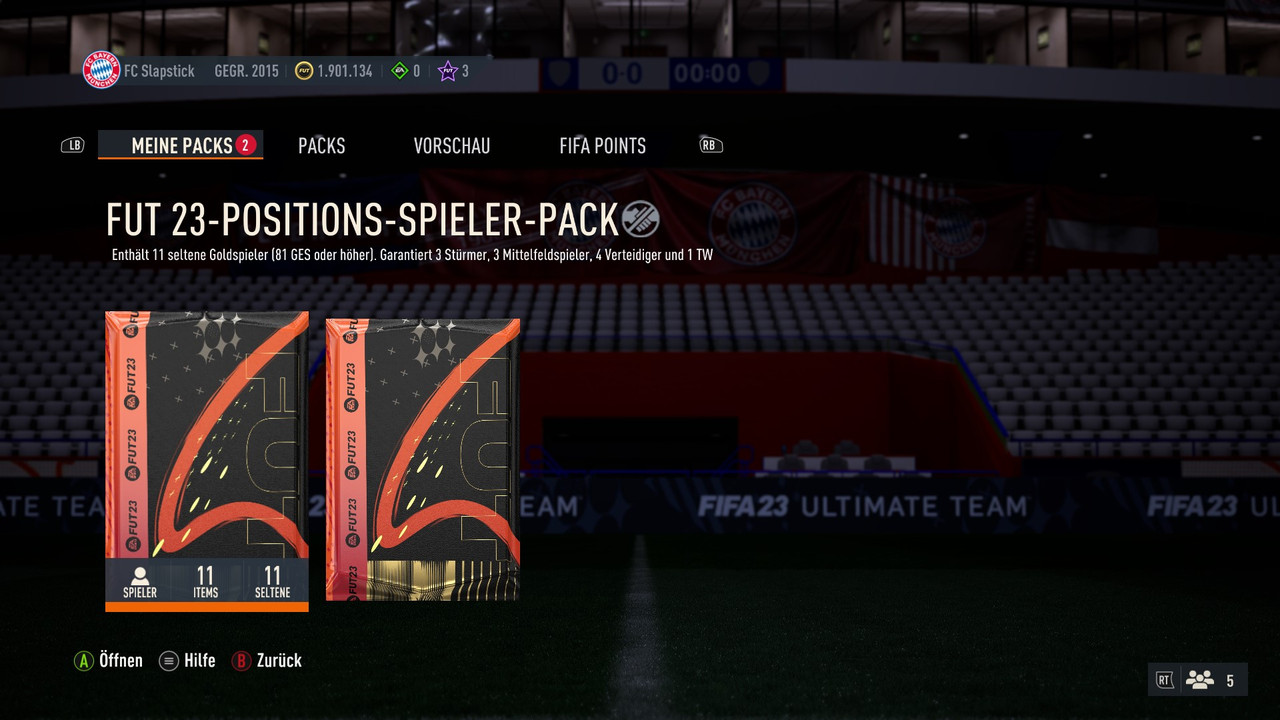Select the Vorschau tab
The height and width of the screenshot is (720, 1280).
click(x=452, y=146)
